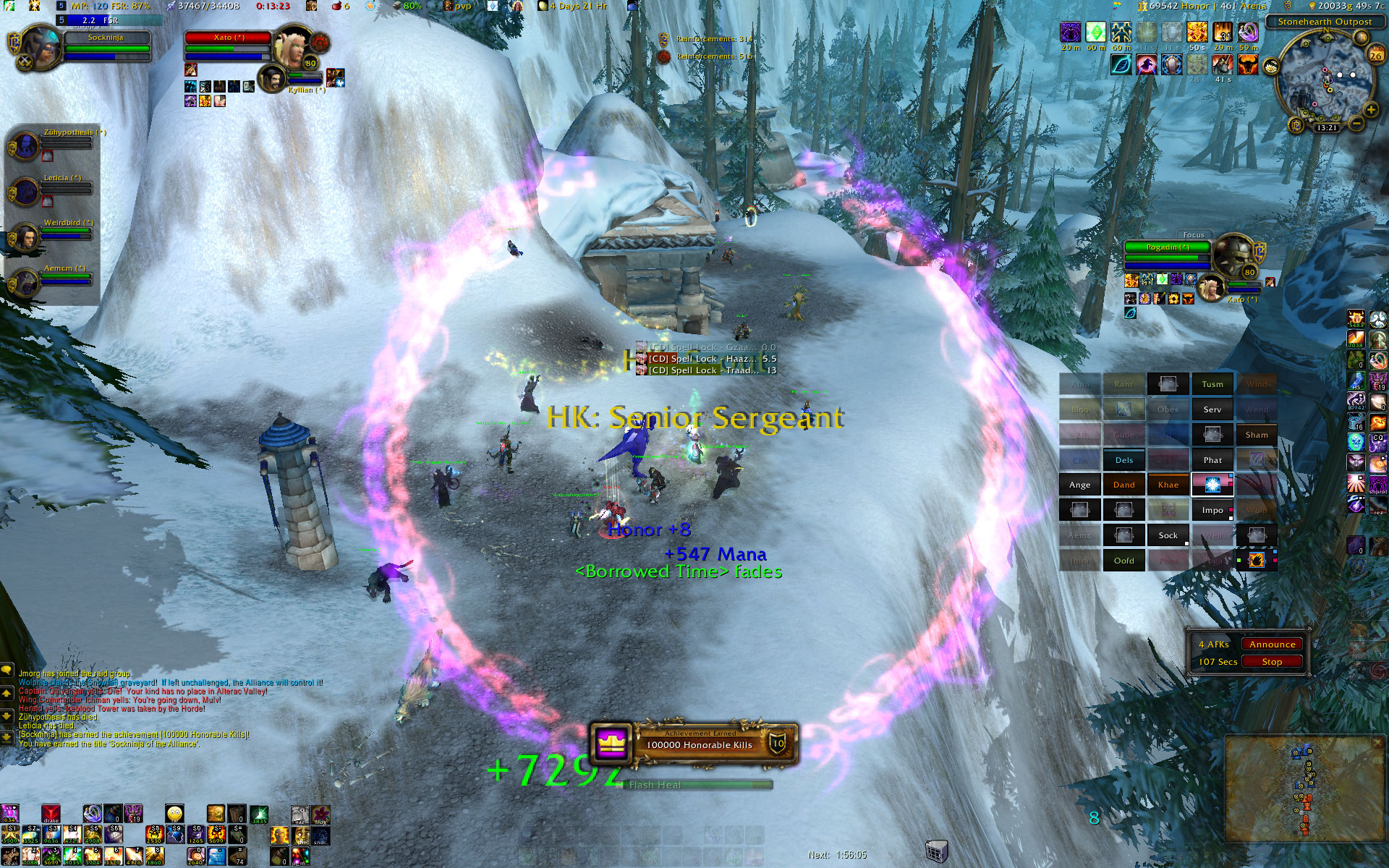Zoom out on the minimap

click(x=1356, y=124)
